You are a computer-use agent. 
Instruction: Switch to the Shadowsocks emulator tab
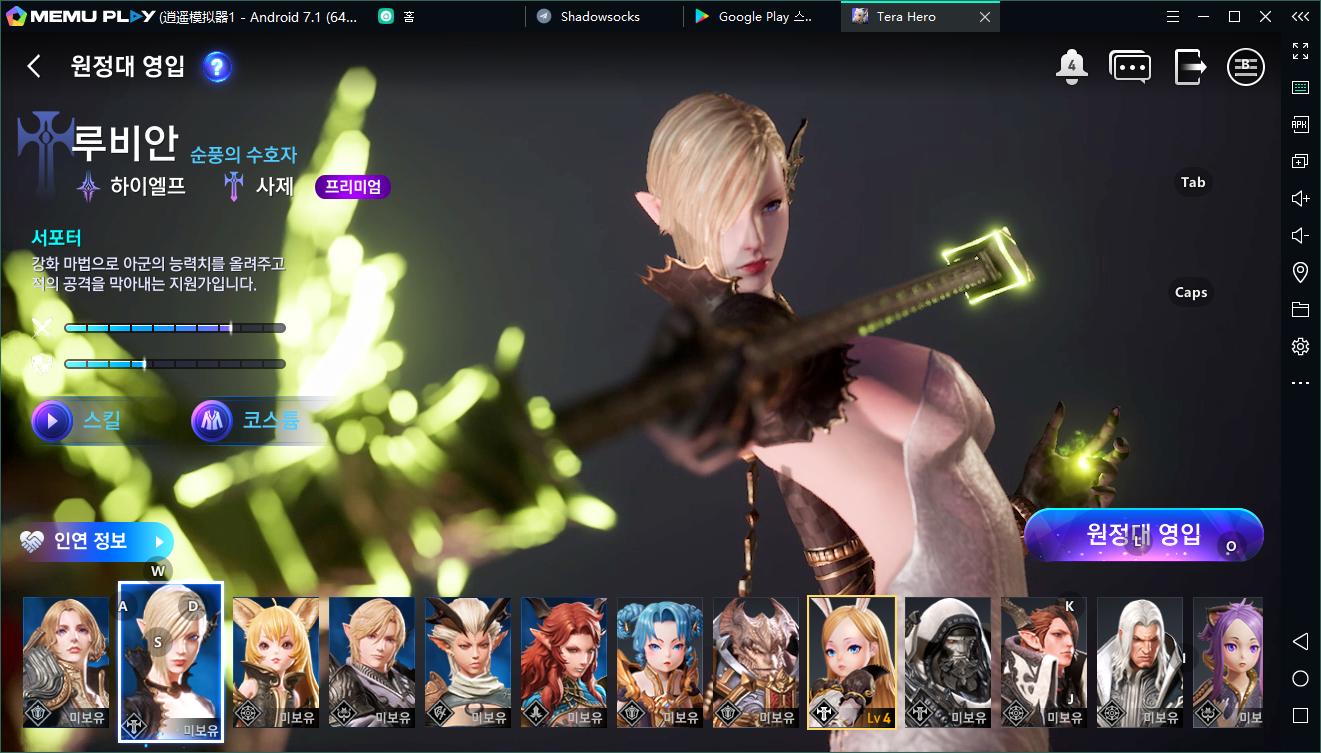[600, 17]
